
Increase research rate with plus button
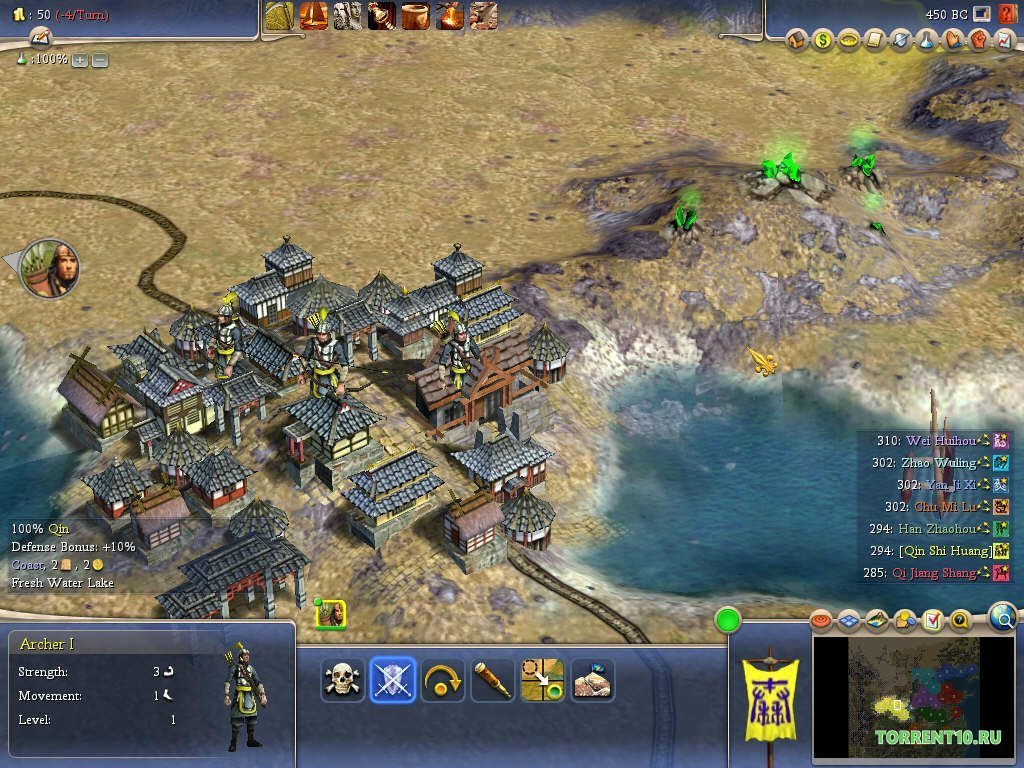80,60
